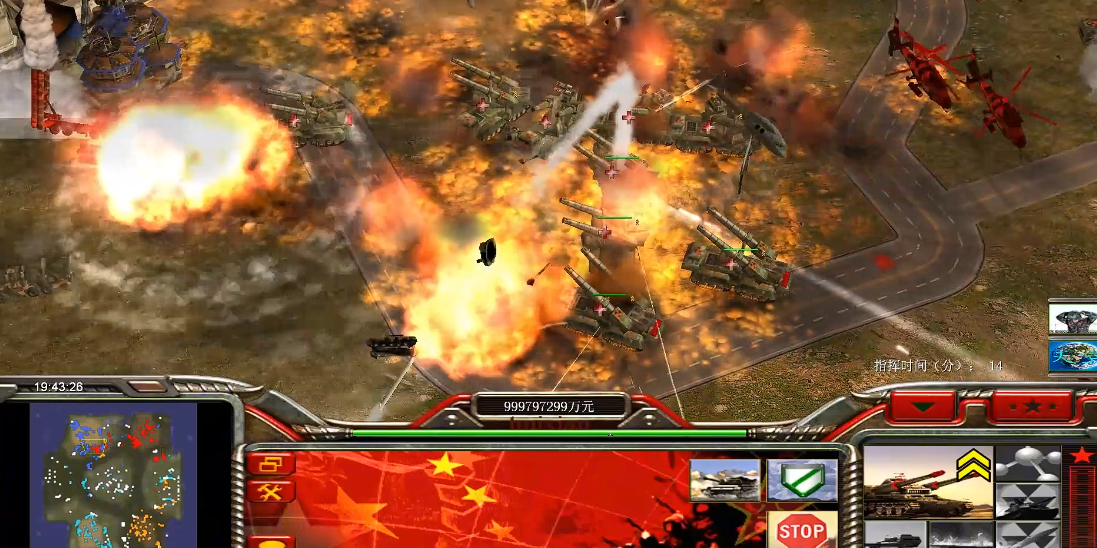Image resolution: width=1097 pixels, height=548 pixels.
Task: Activate the soldier portrait power shortcut
Action: [1073, 320]
